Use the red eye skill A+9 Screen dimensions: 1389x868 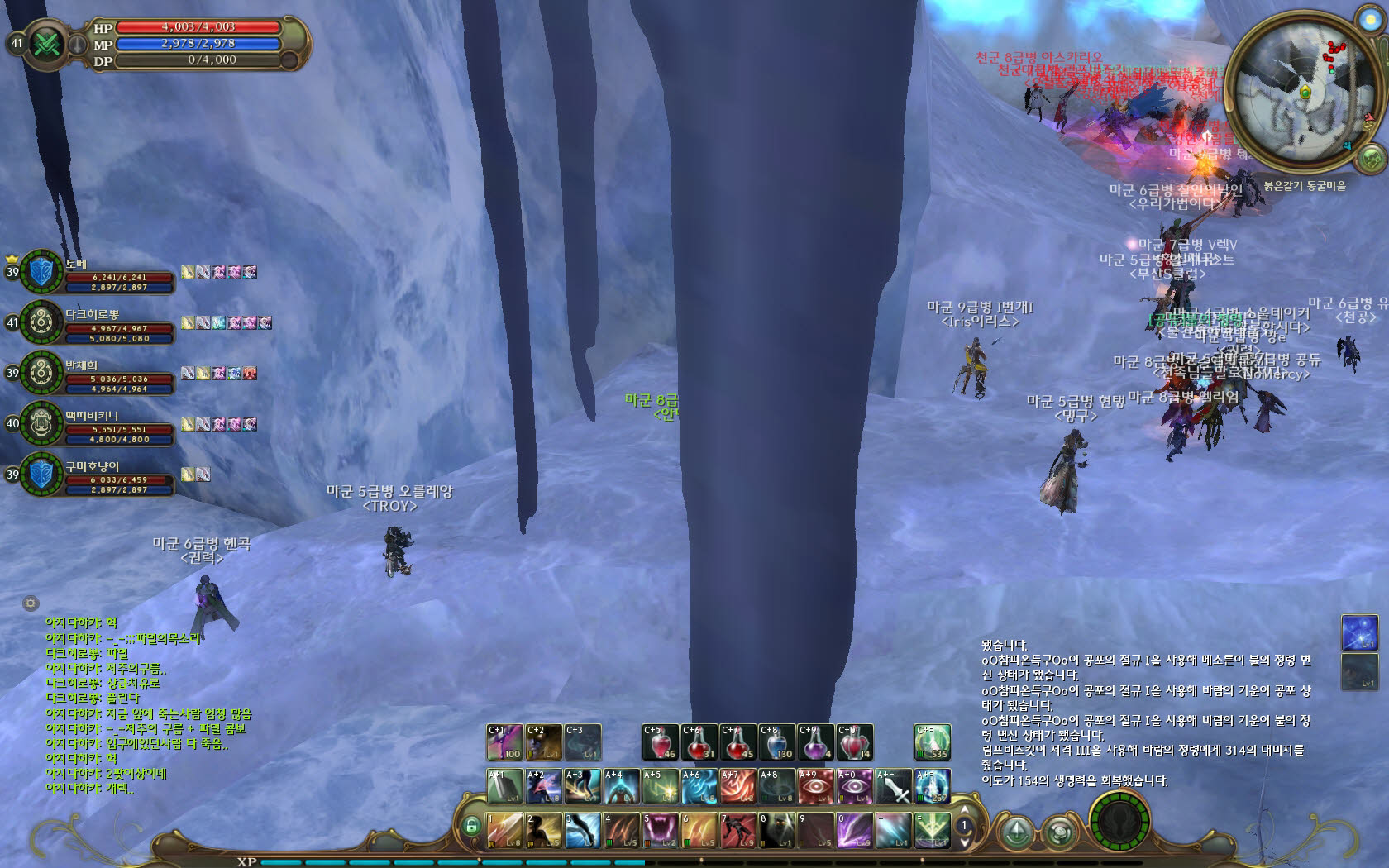tap(815, 786)
